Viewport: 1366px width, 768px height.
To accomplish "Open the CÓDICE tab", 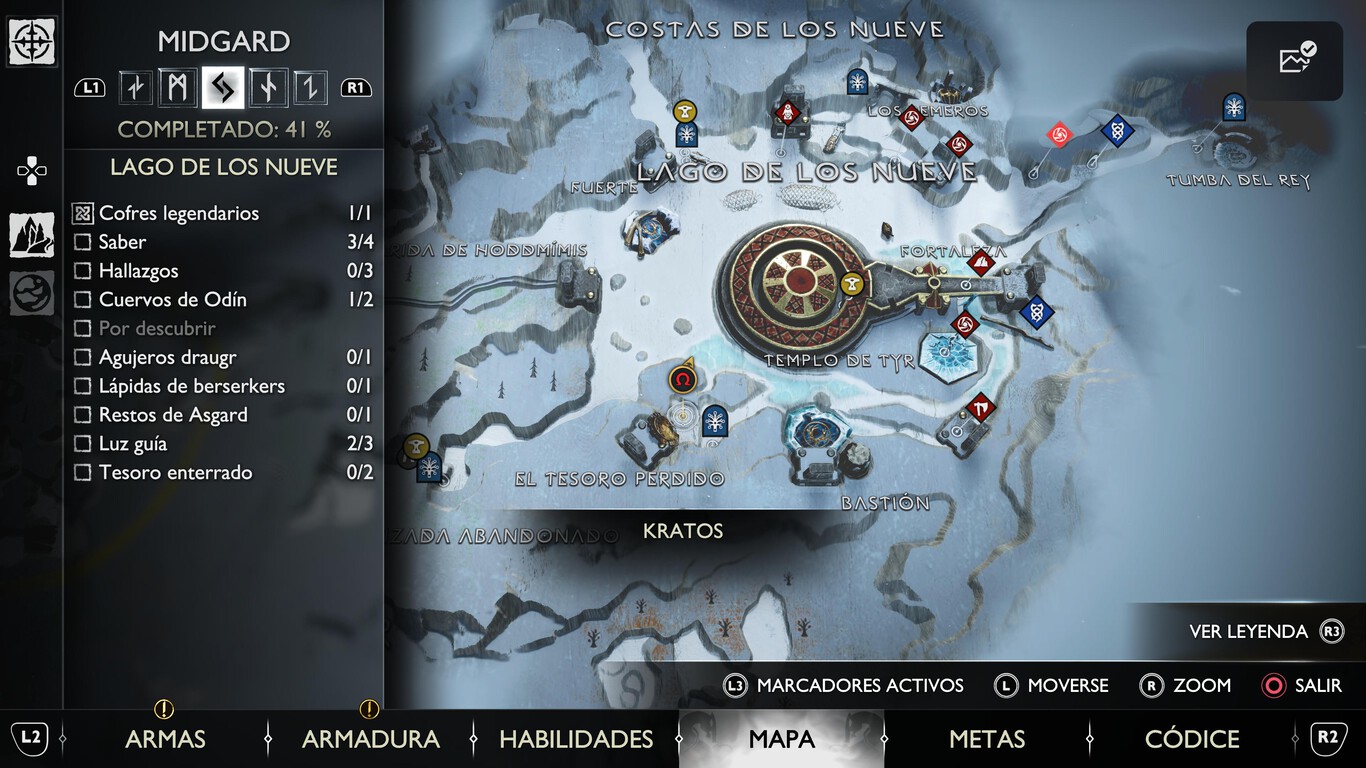I will (1191, 739).
